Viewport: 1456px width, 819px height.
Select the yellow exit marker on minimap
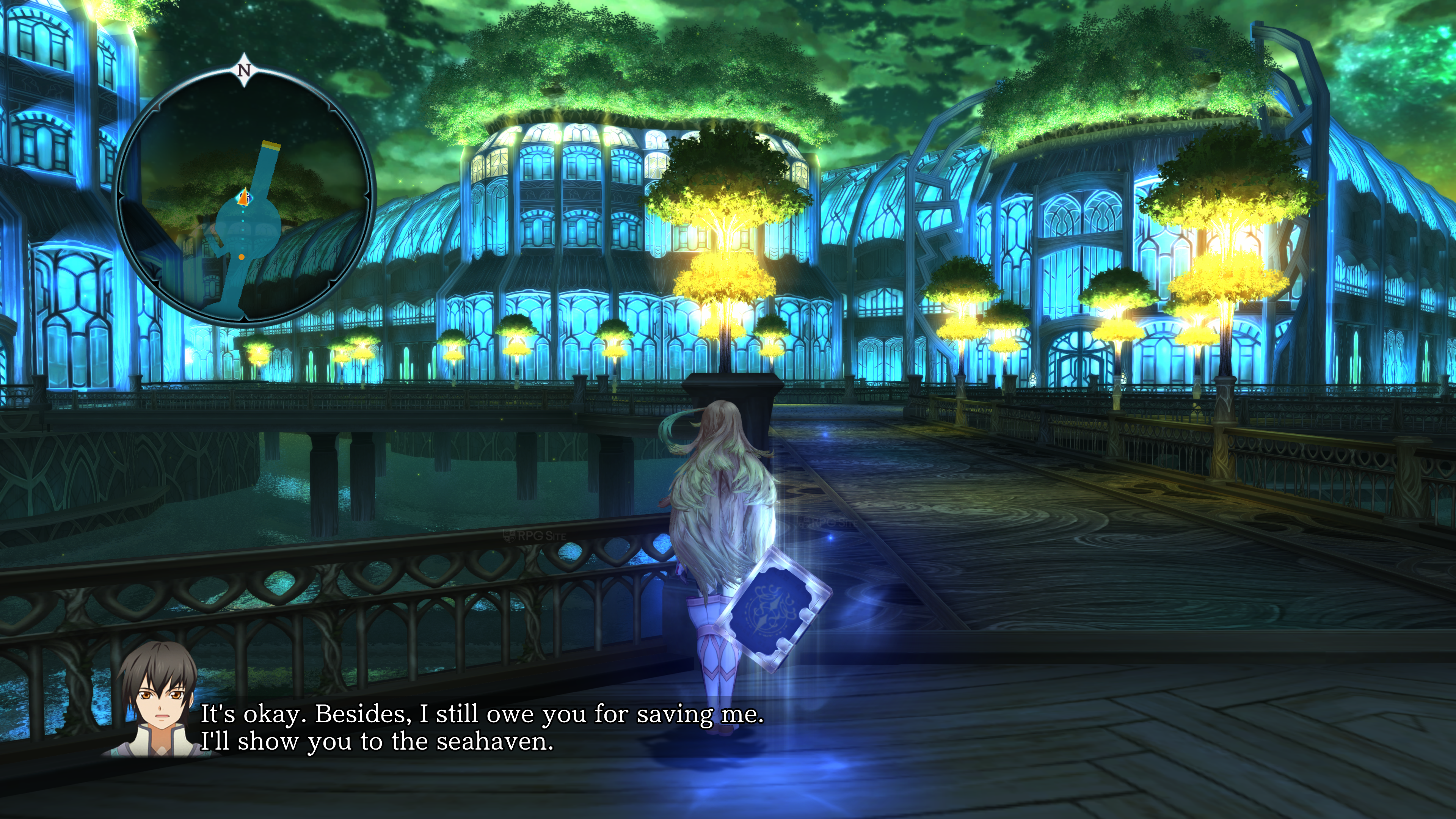coord(271,146)
